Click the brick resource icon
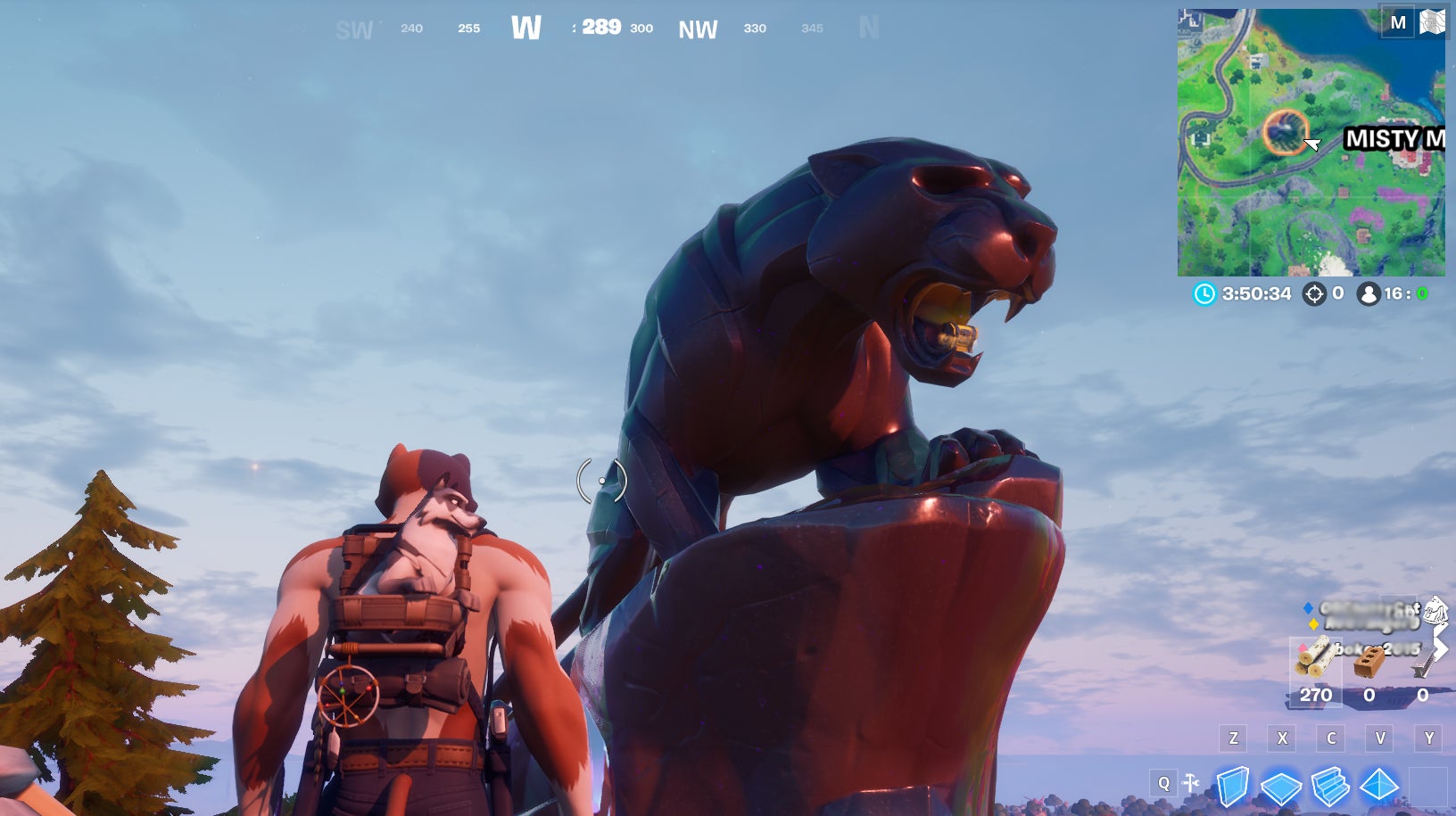Screen dimensions: 1456x816 tap(1369, 664)
